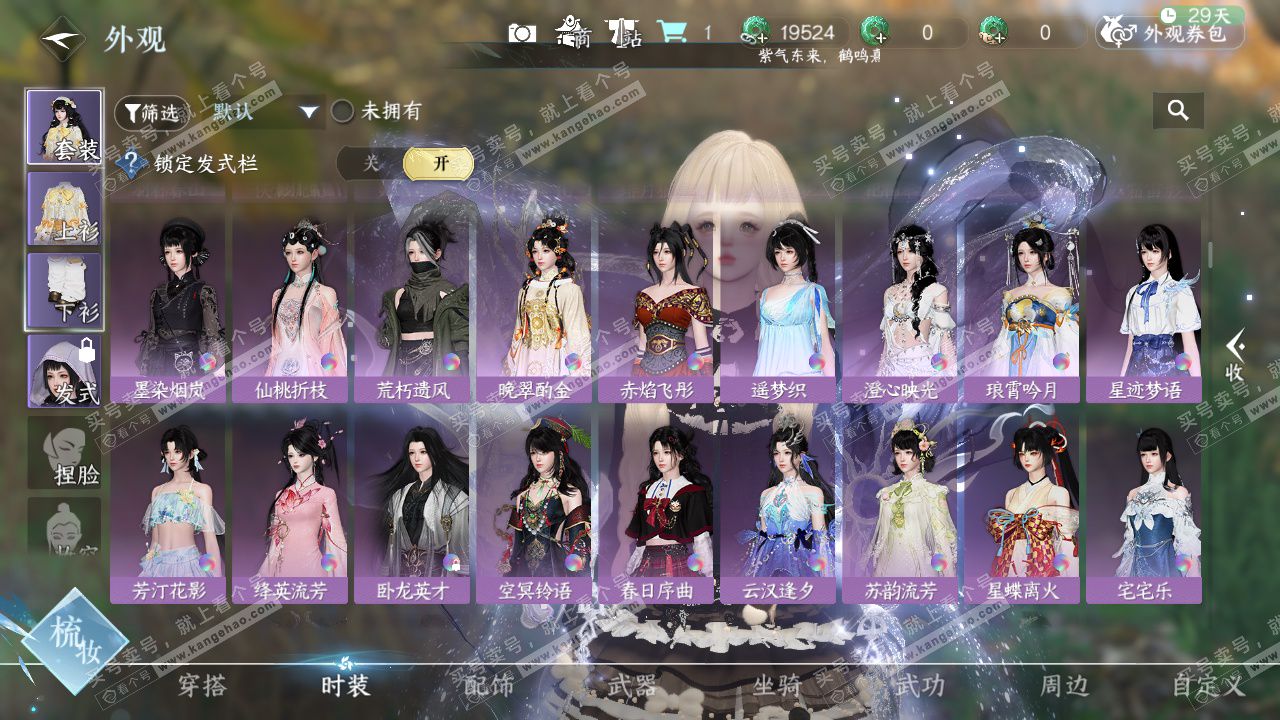The width and height of the screenshot is (1280, 720).
Task: Tick the 未拥有 checkbox
Action: click(343, 111)
